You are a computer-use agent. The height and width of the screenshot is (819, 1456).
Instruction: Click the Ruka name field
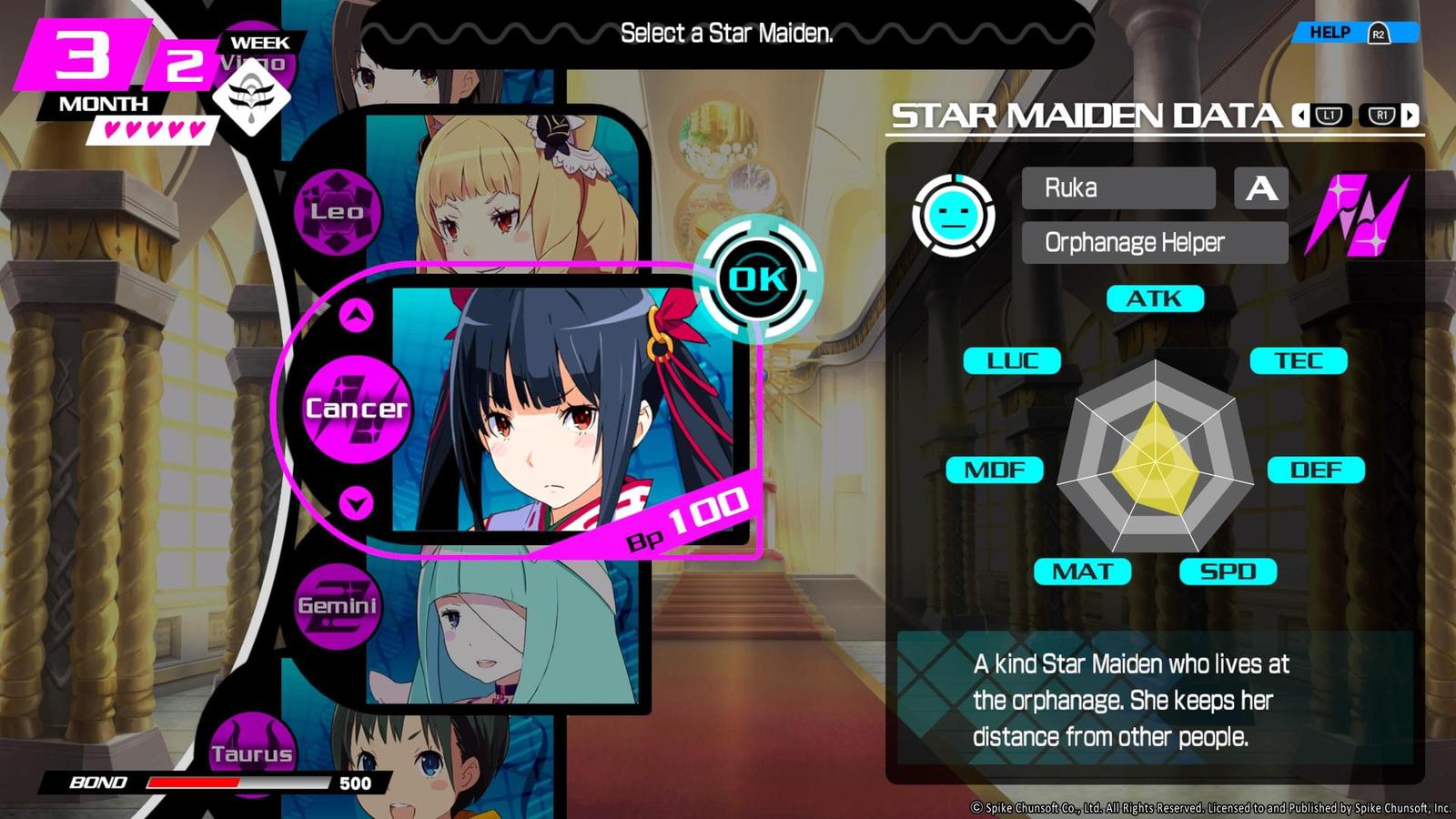click(x=1117, y=188)
